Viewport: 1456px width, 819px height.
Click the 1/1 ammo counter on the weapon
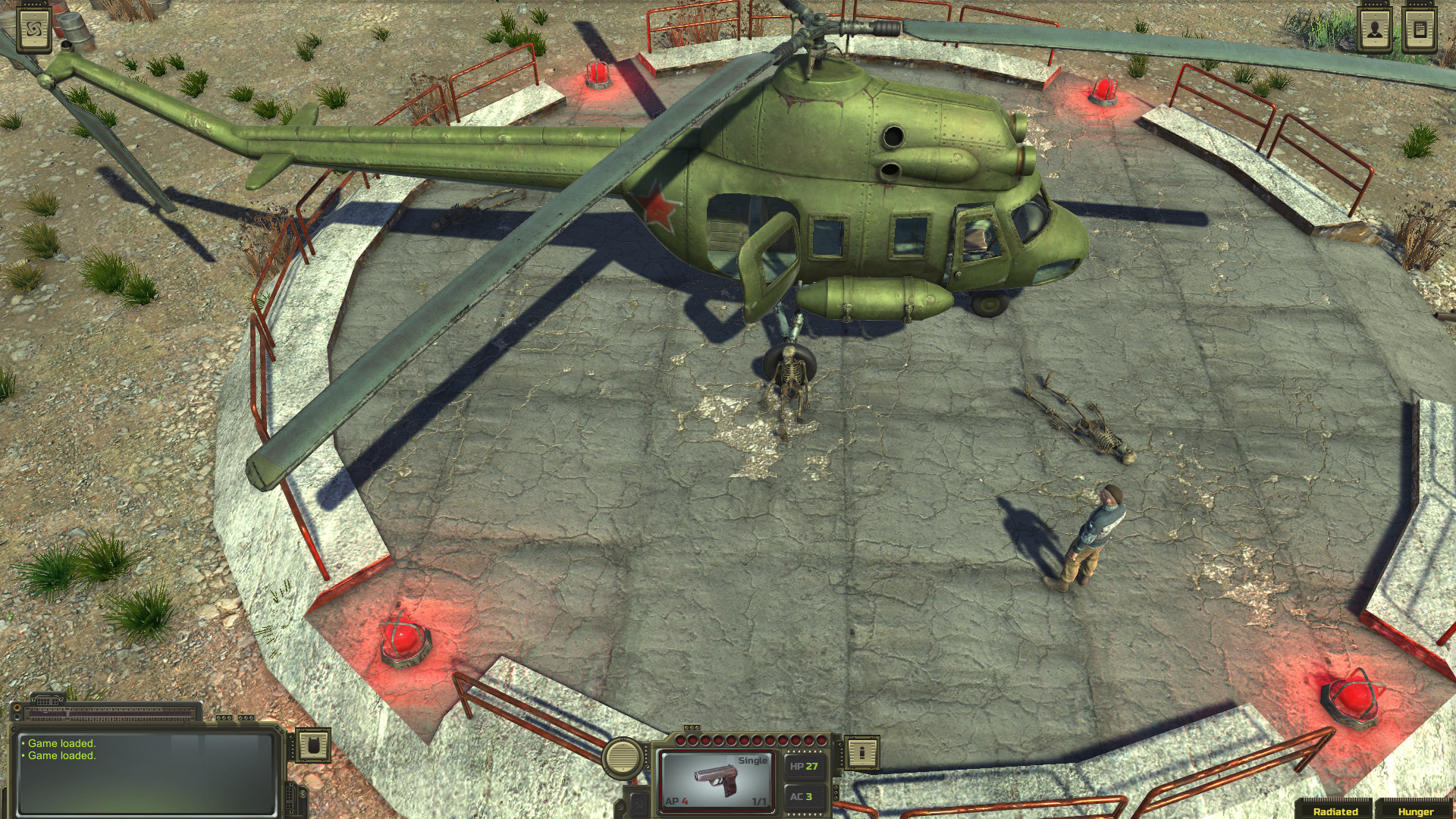pos(760,802)
